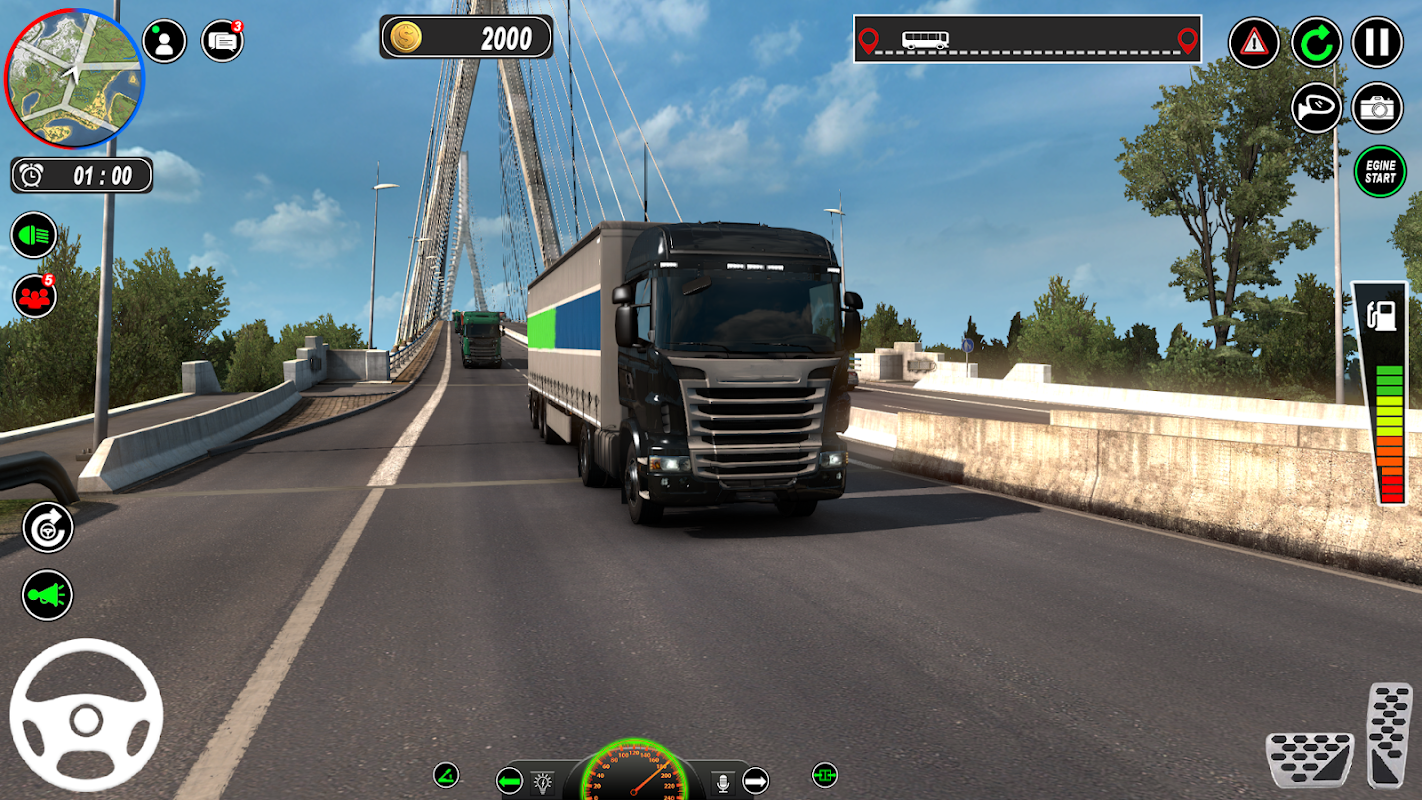Sound the green horn button

tap(47, 595)
